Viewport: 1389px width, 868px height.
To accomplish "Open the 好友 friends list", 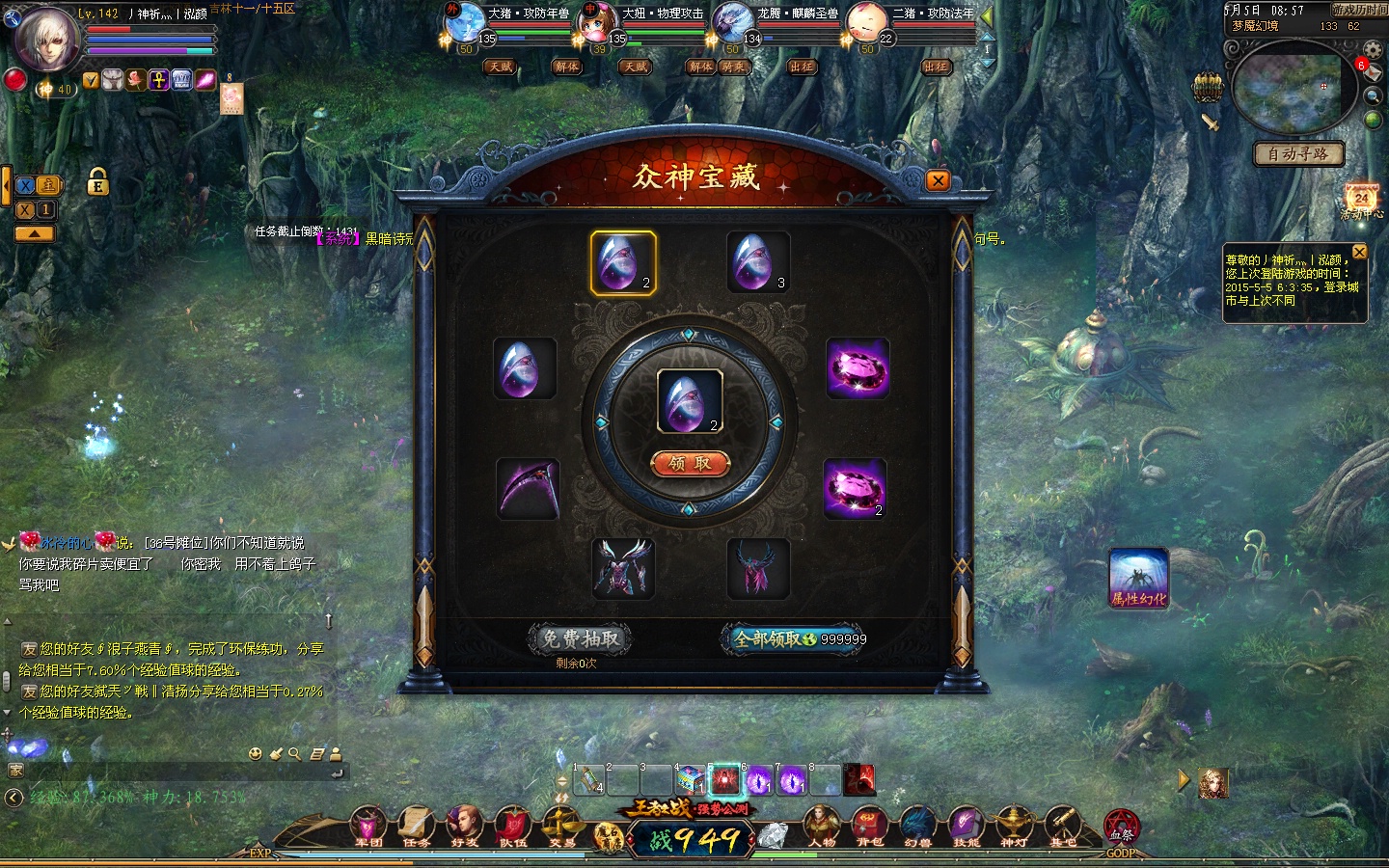I will 465,827.
